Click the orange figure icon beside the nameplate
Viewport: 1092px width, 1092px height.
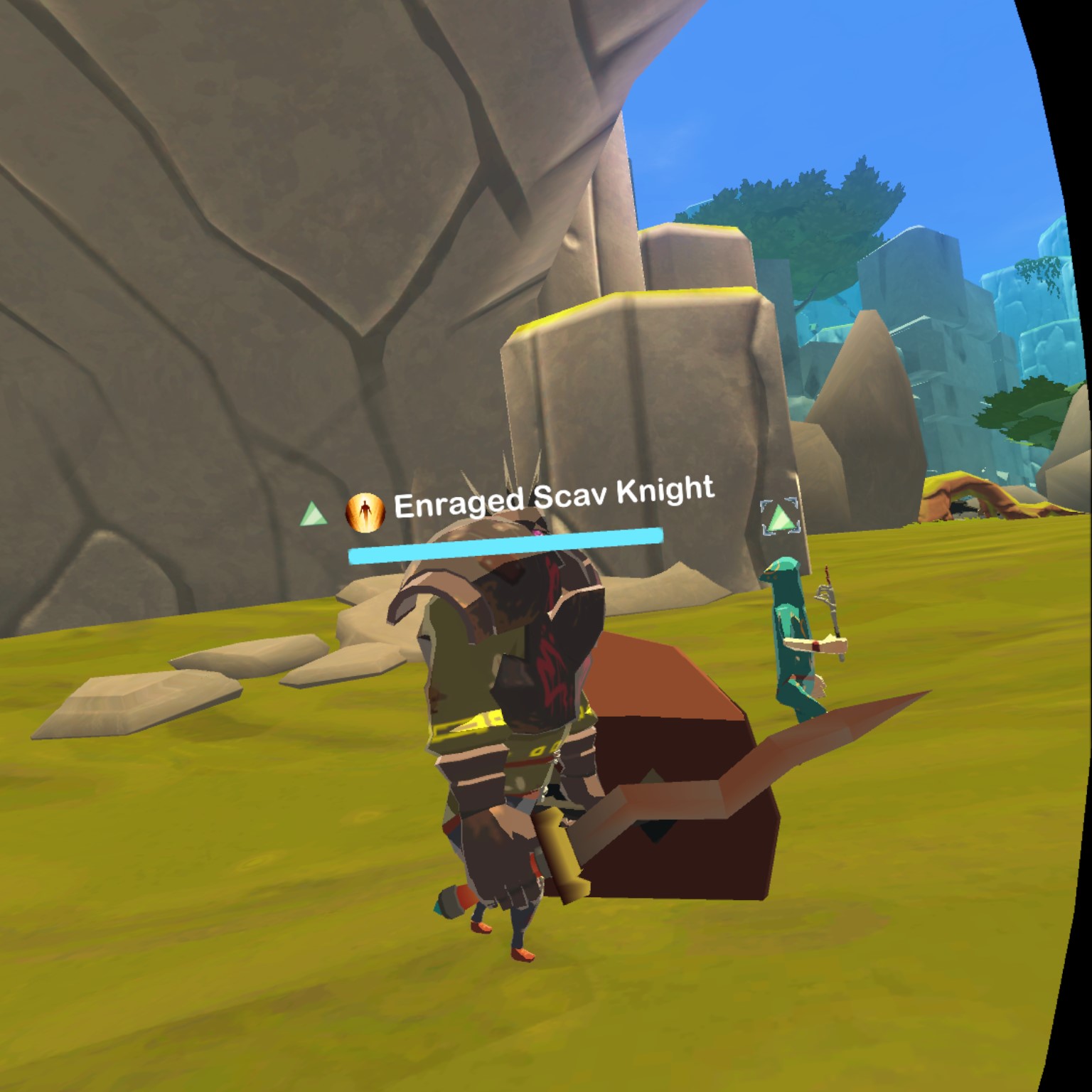point(365,513)
